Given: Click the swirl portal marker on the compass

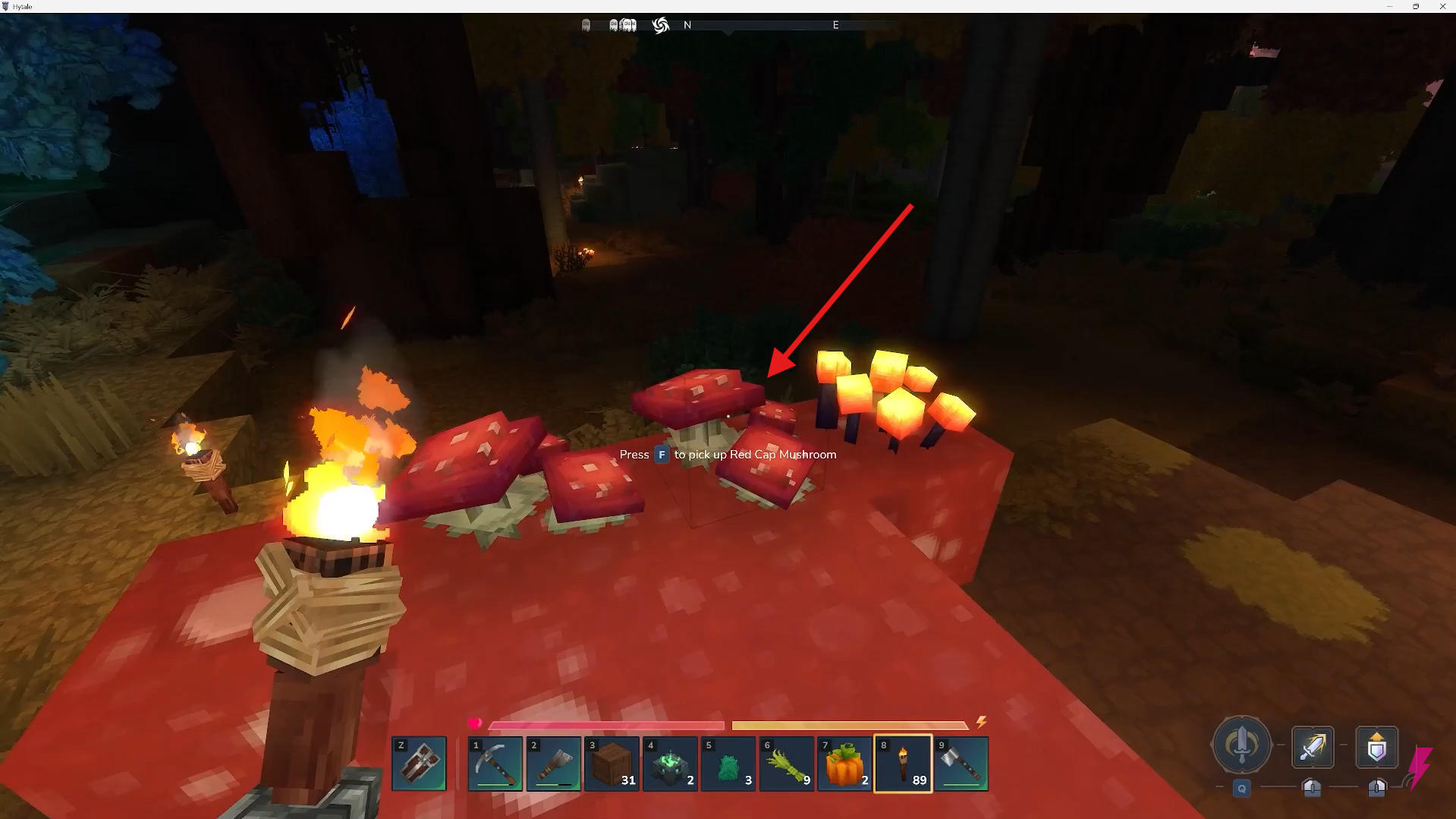Looking at the screenshot, I should pos(659,25).
